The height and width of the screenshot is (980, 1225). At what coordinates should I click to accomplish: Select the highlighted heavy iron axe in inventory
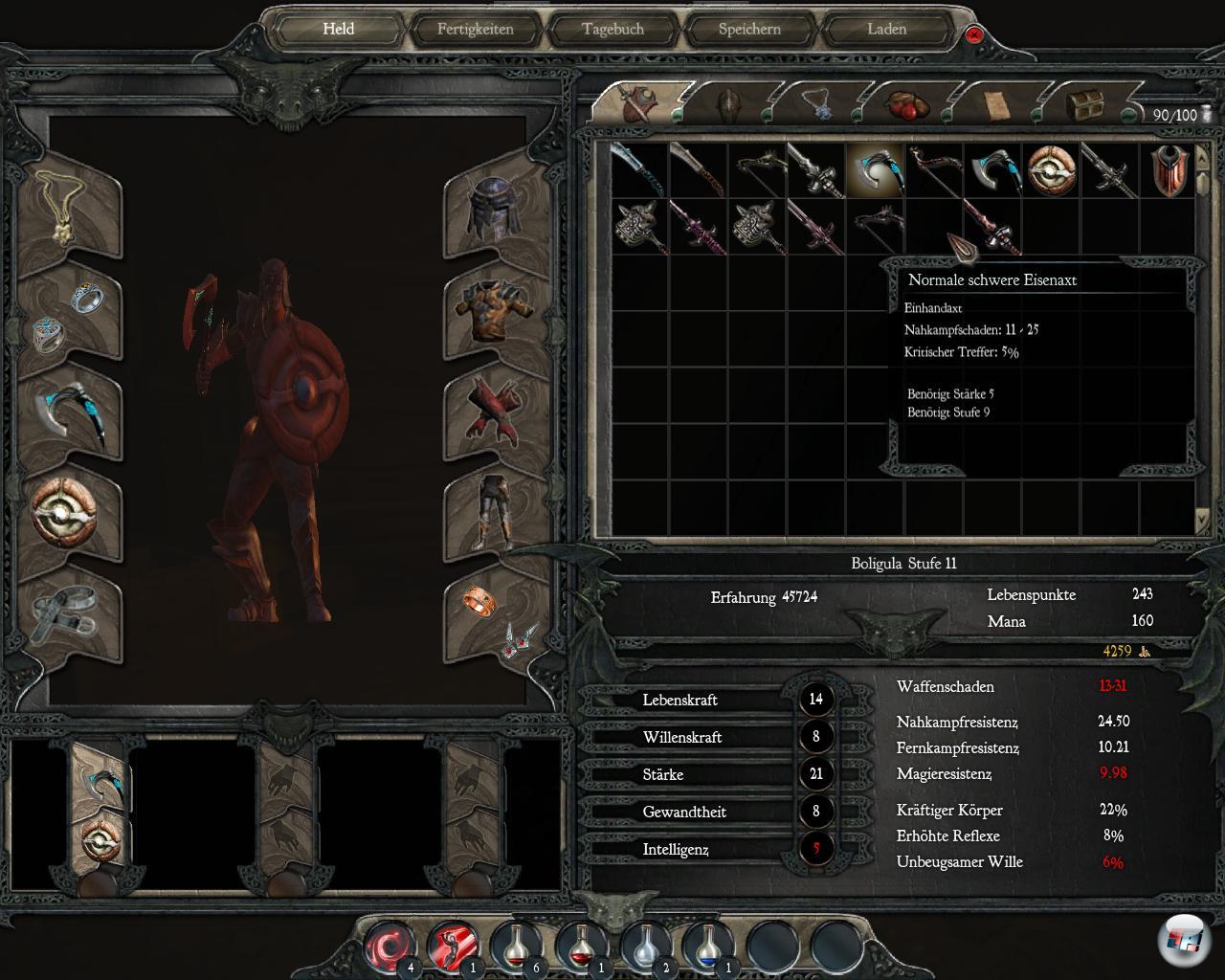click(875, 170)
